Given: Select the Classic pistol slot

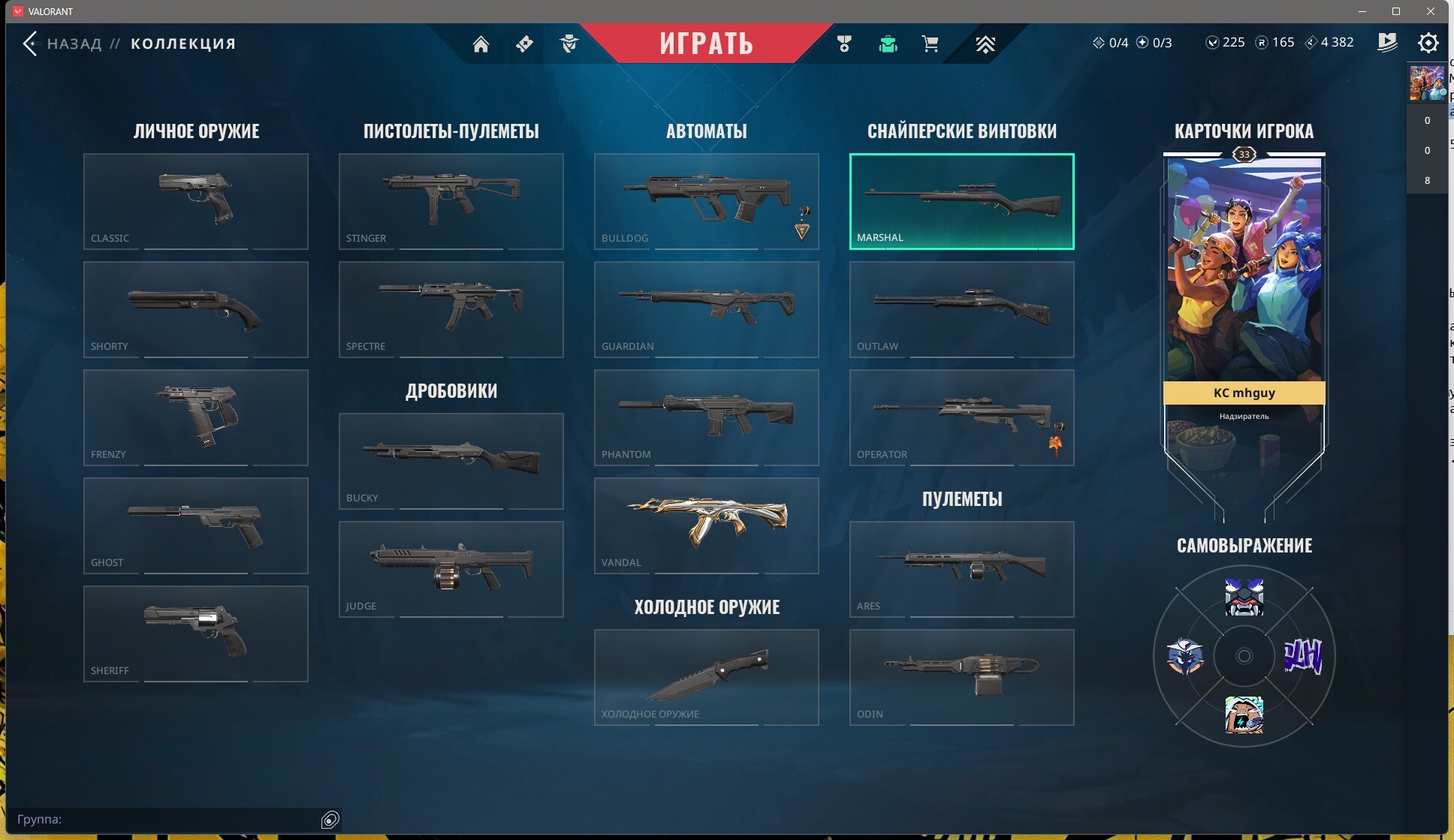Looking at the screenshot, I should click(x=195, y=200).
